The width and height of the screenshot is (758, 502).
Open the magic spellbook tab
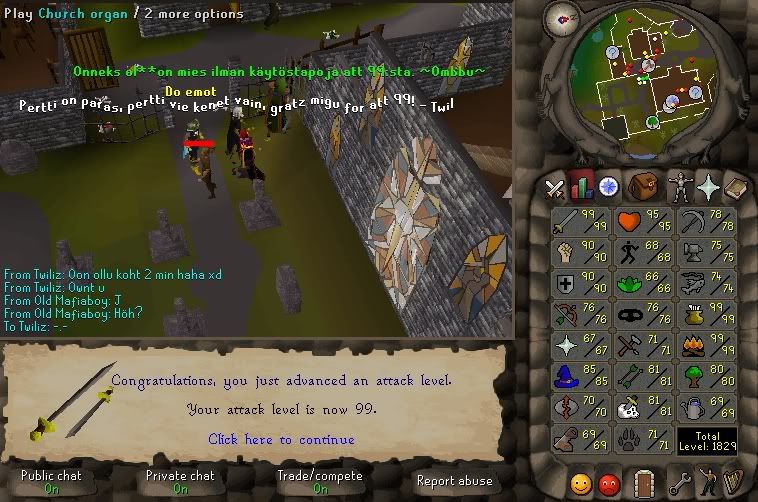(736, 187)
